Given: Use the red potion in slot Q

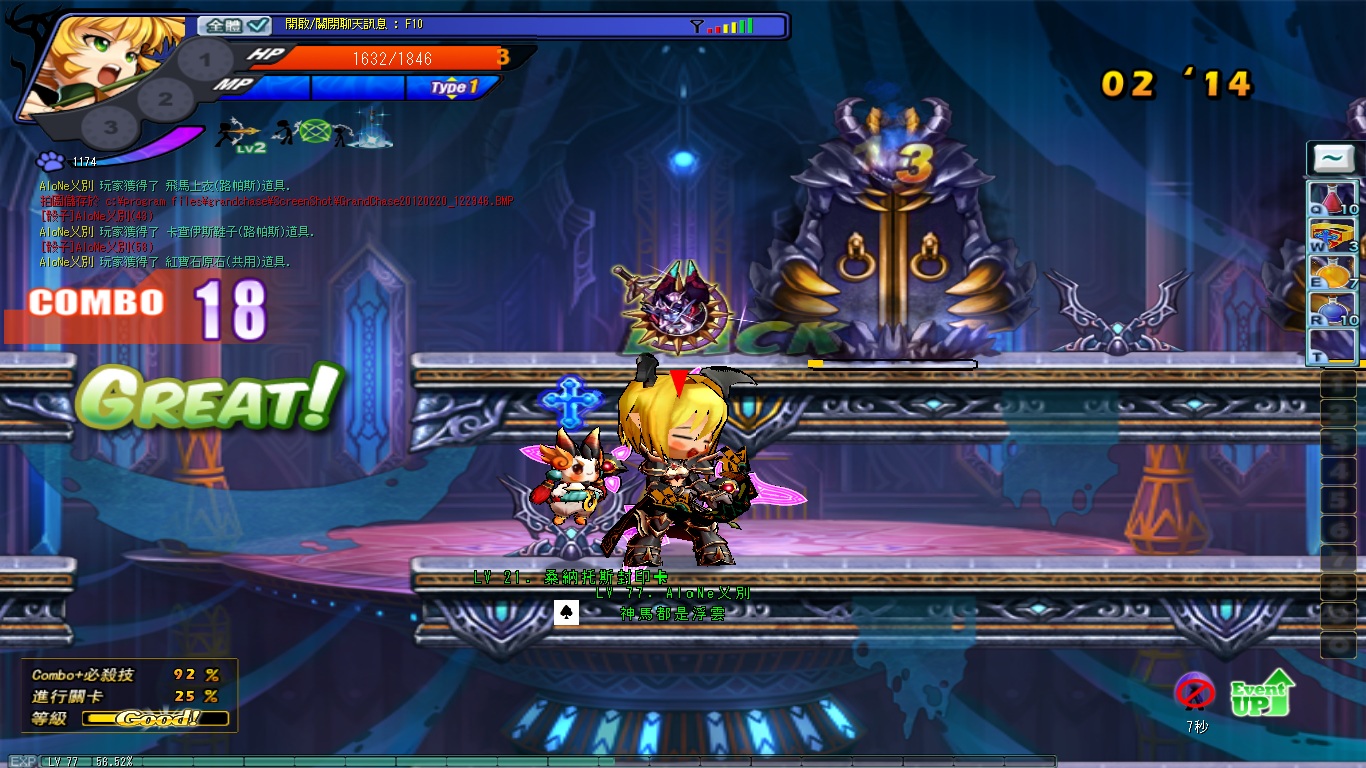Looking at the screenshot, I should click(x=1333, y=198).
